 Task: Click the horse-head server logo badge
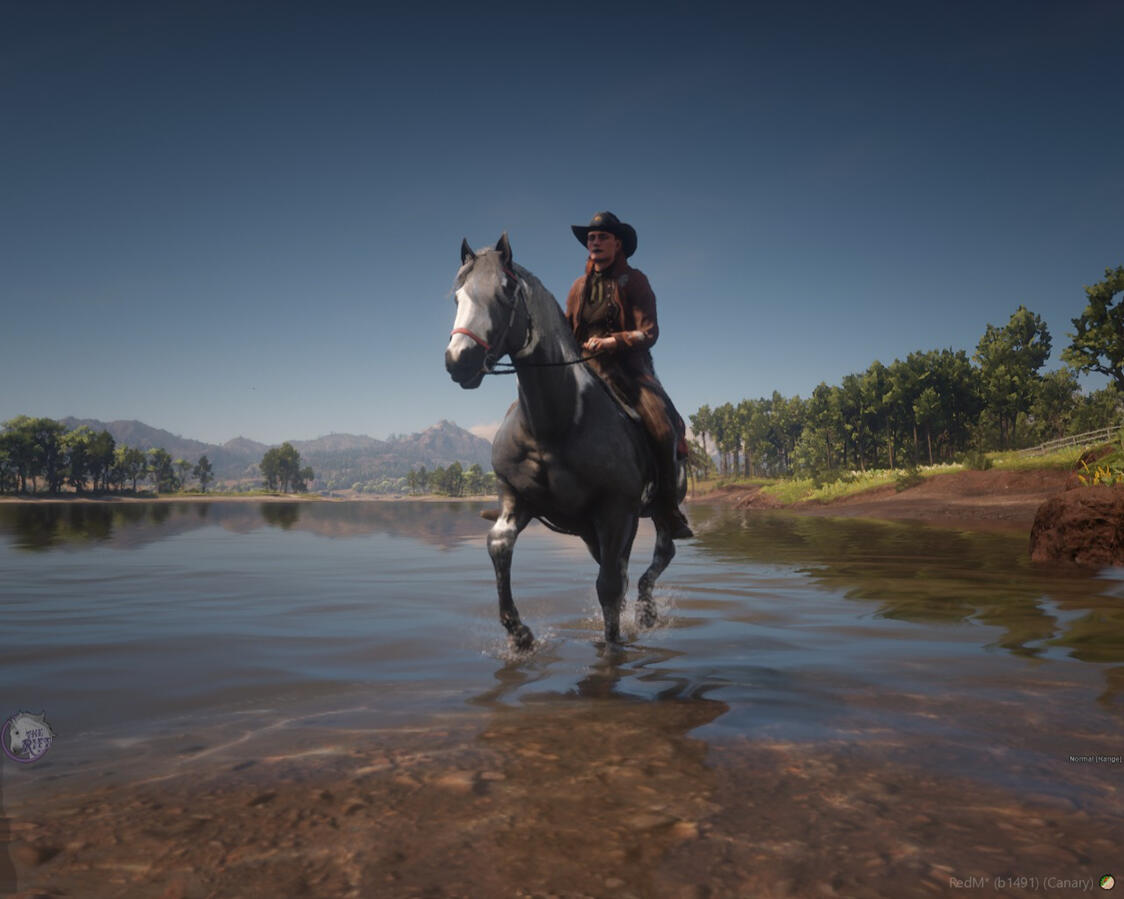(x=26, y=737)
